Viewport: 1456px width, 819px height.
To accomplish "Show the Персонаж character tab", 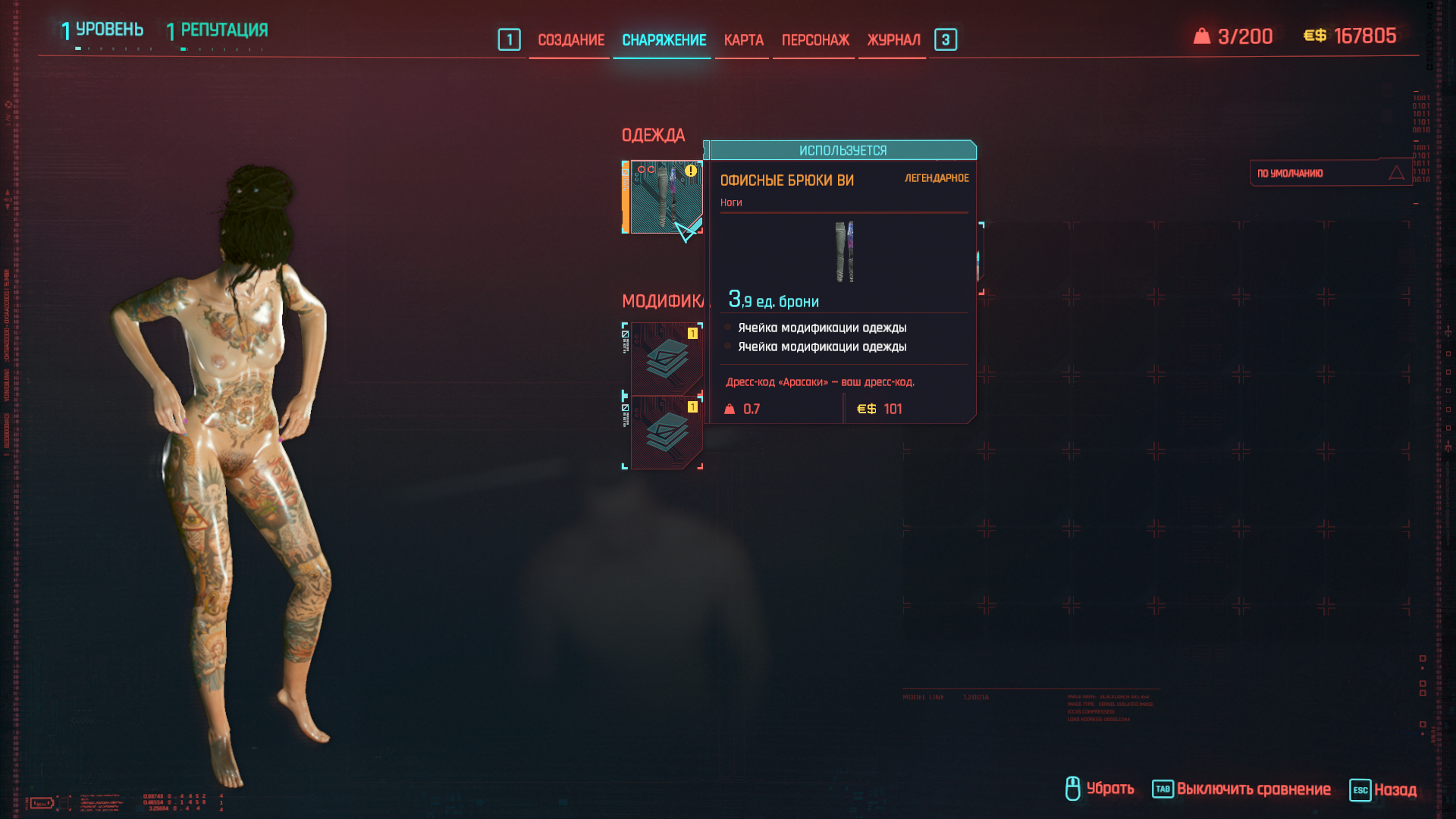I will [815, 40].
